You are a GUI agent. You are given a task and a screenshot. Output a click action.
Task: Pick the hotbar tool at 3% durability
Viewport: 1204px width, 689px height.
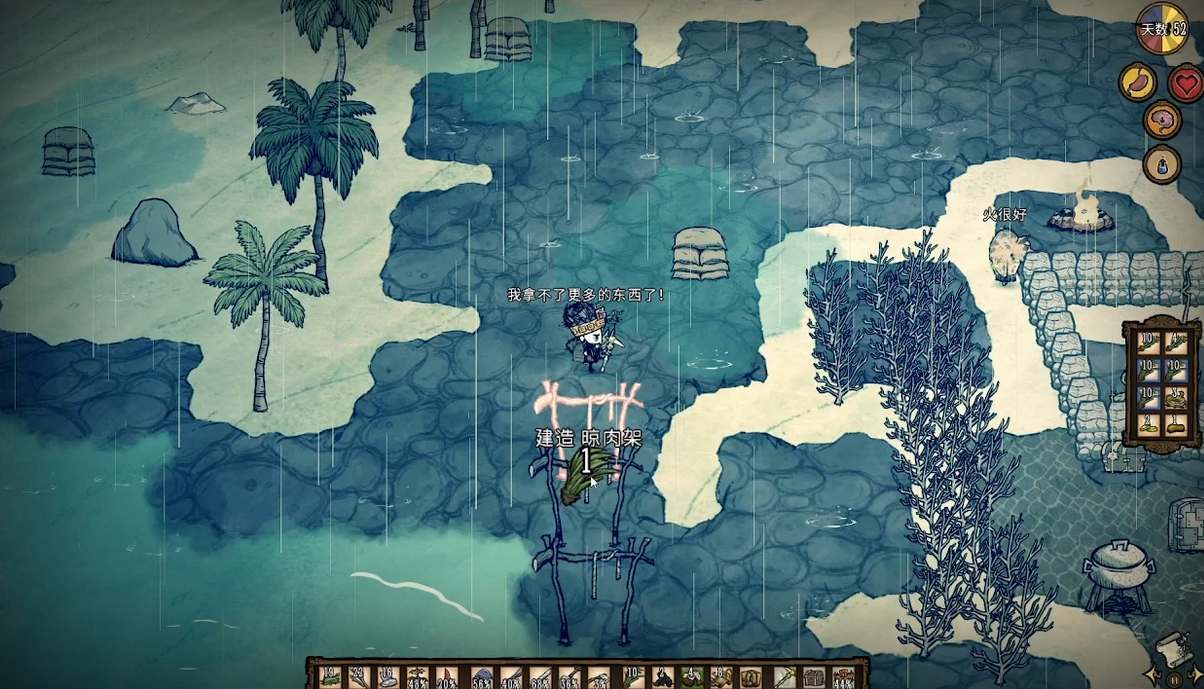(x=600, y=677)
